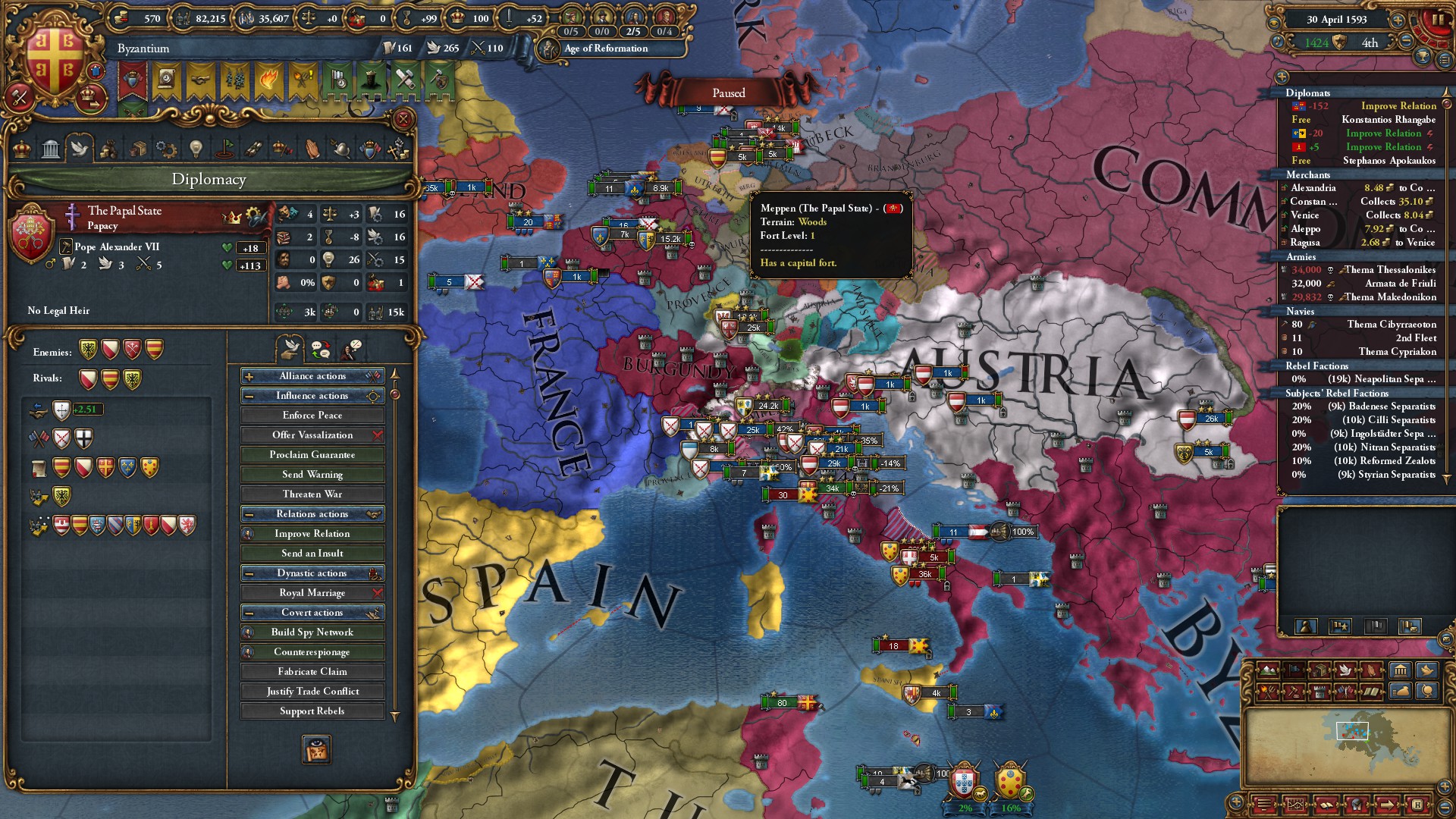Click Send an Insult to the Papal State
The width and height of the screenshot is (1456, 819).
(x=312, y=553)
